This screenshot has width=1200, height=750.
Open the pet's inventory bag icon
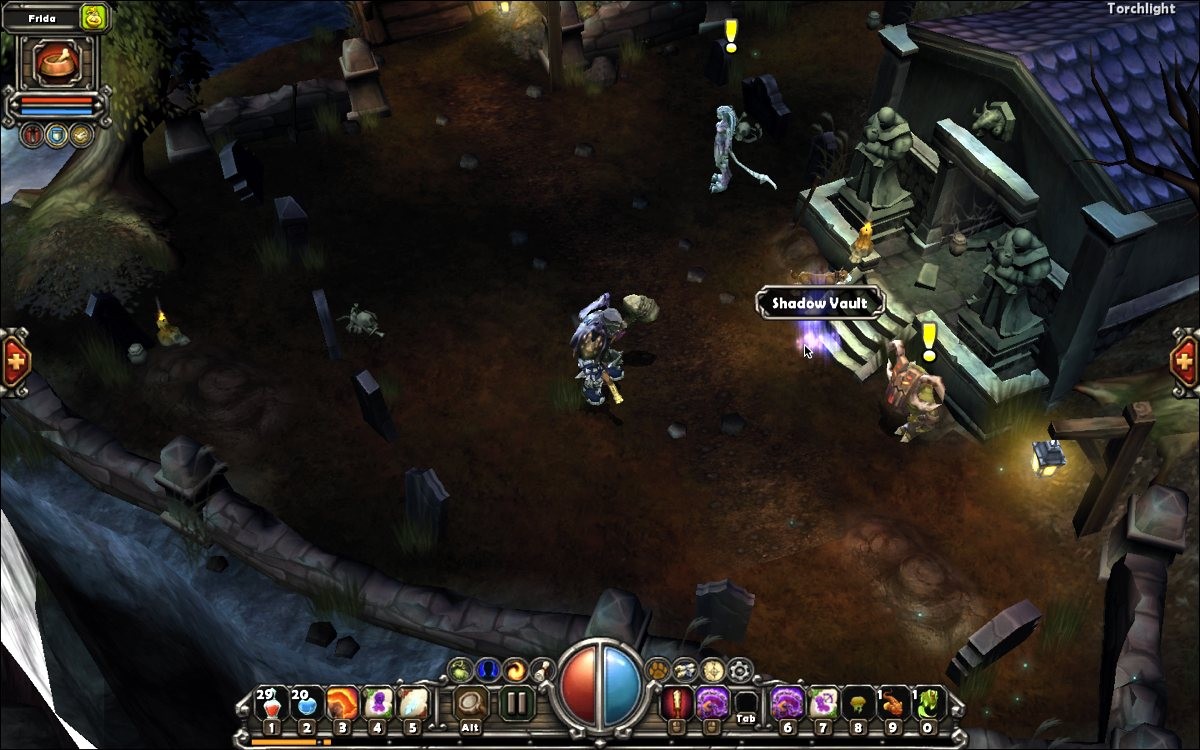pyautogui.click(x=94, y=16)
